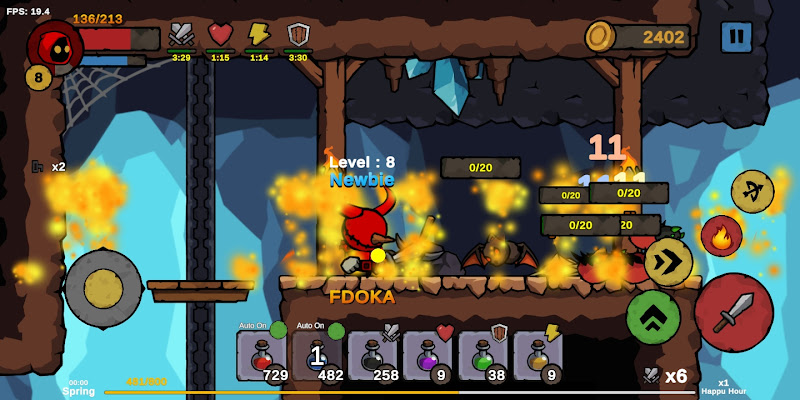Use the orange lightning potion
This screenshot has width=800, height=400.
coord(538,356)
